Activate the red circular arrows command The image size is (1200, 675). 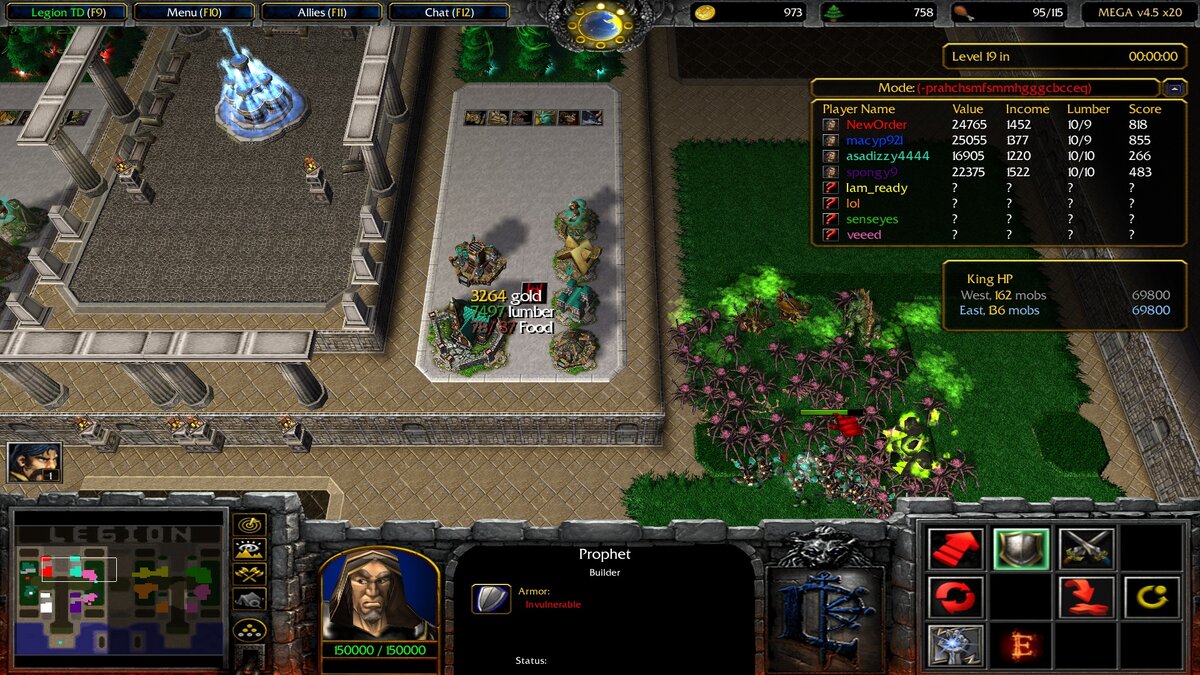pos(956,597)
